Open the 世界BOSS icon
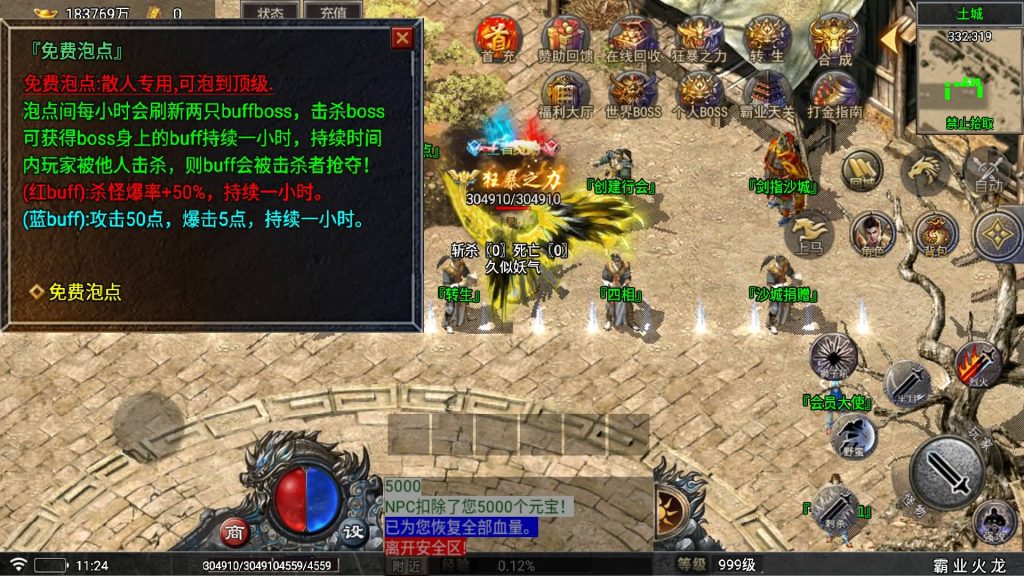The width and height of the screenshot is (1024, 576). pos(632,92)
